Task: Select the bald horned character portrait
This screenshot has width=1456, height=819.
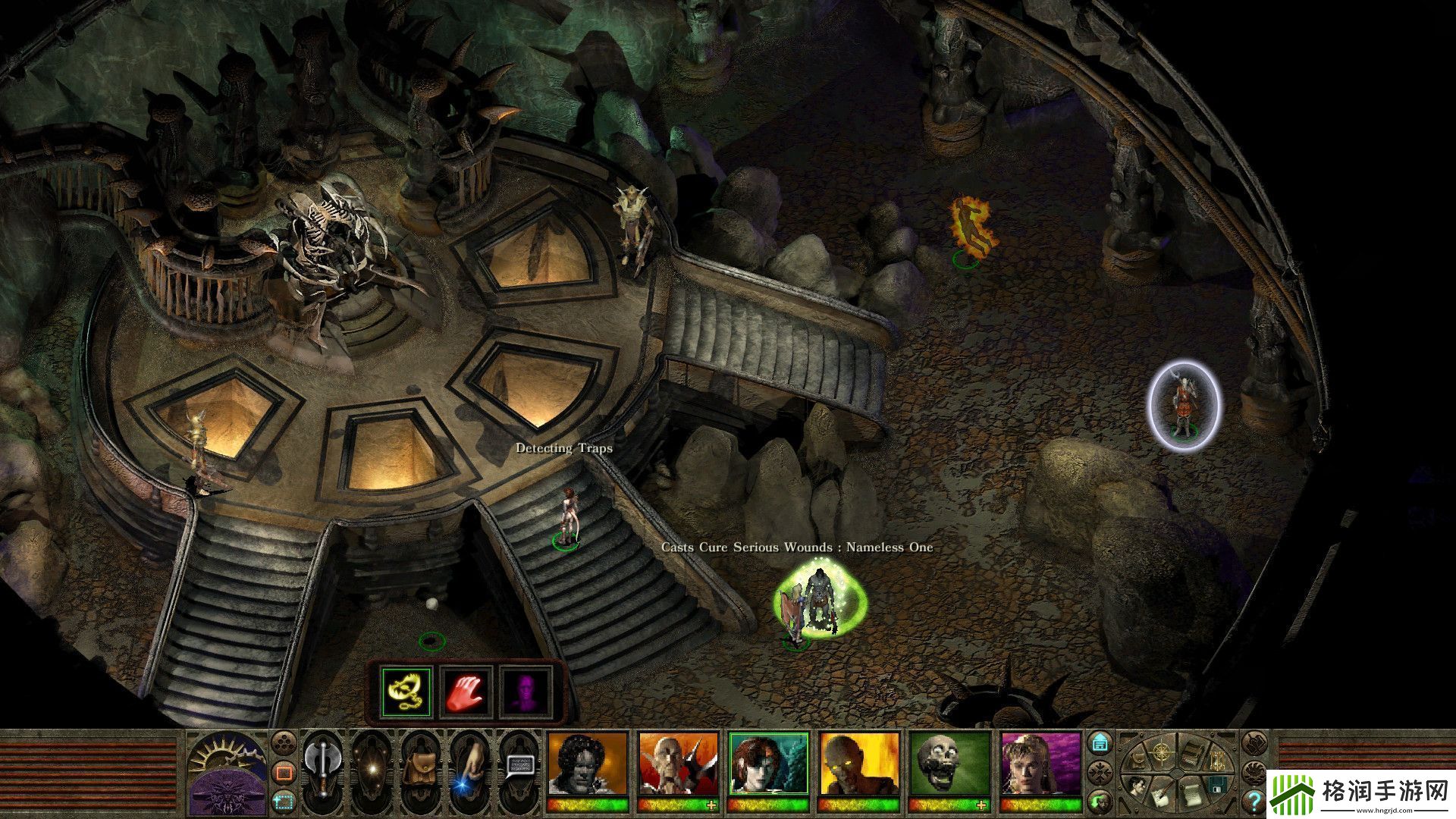Action: coord(678,764)
